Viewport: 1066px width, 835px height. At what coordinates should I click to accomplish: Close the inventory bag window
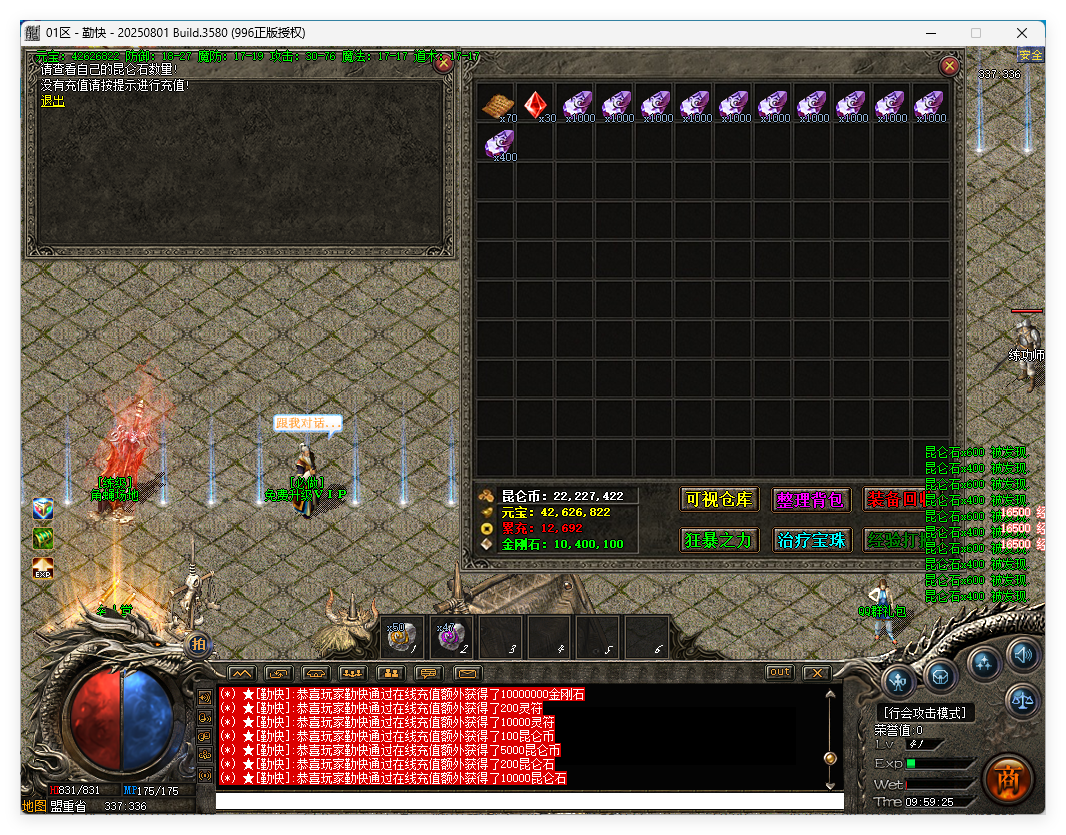click(950, 66)
